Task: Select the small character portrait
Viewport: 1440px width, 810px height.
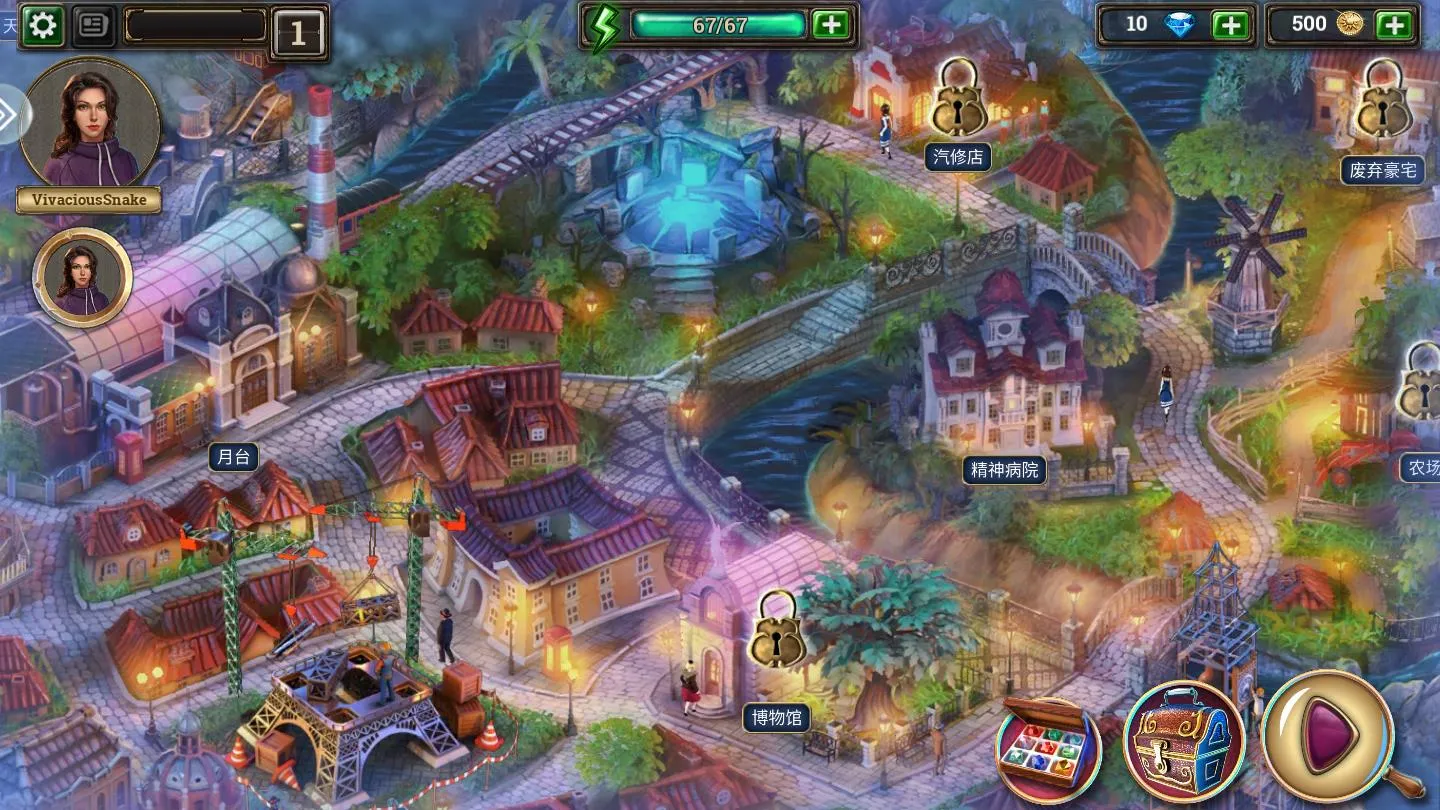Action: (83, 277)
